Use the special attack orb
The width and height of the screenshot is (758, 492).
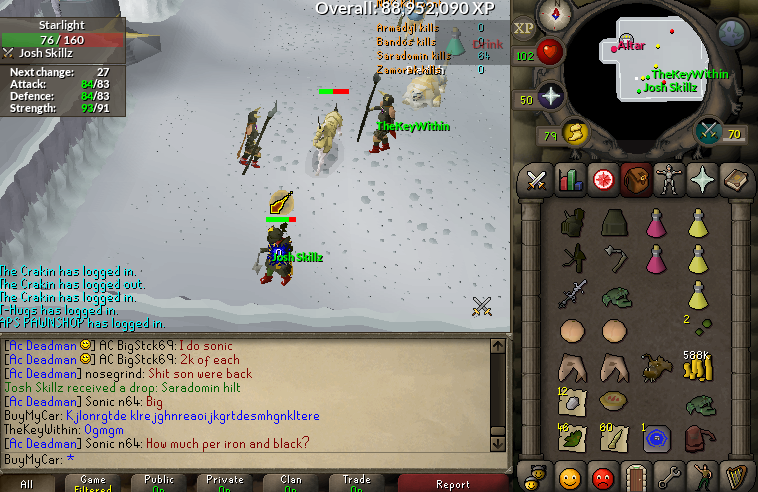coord(710,130)
